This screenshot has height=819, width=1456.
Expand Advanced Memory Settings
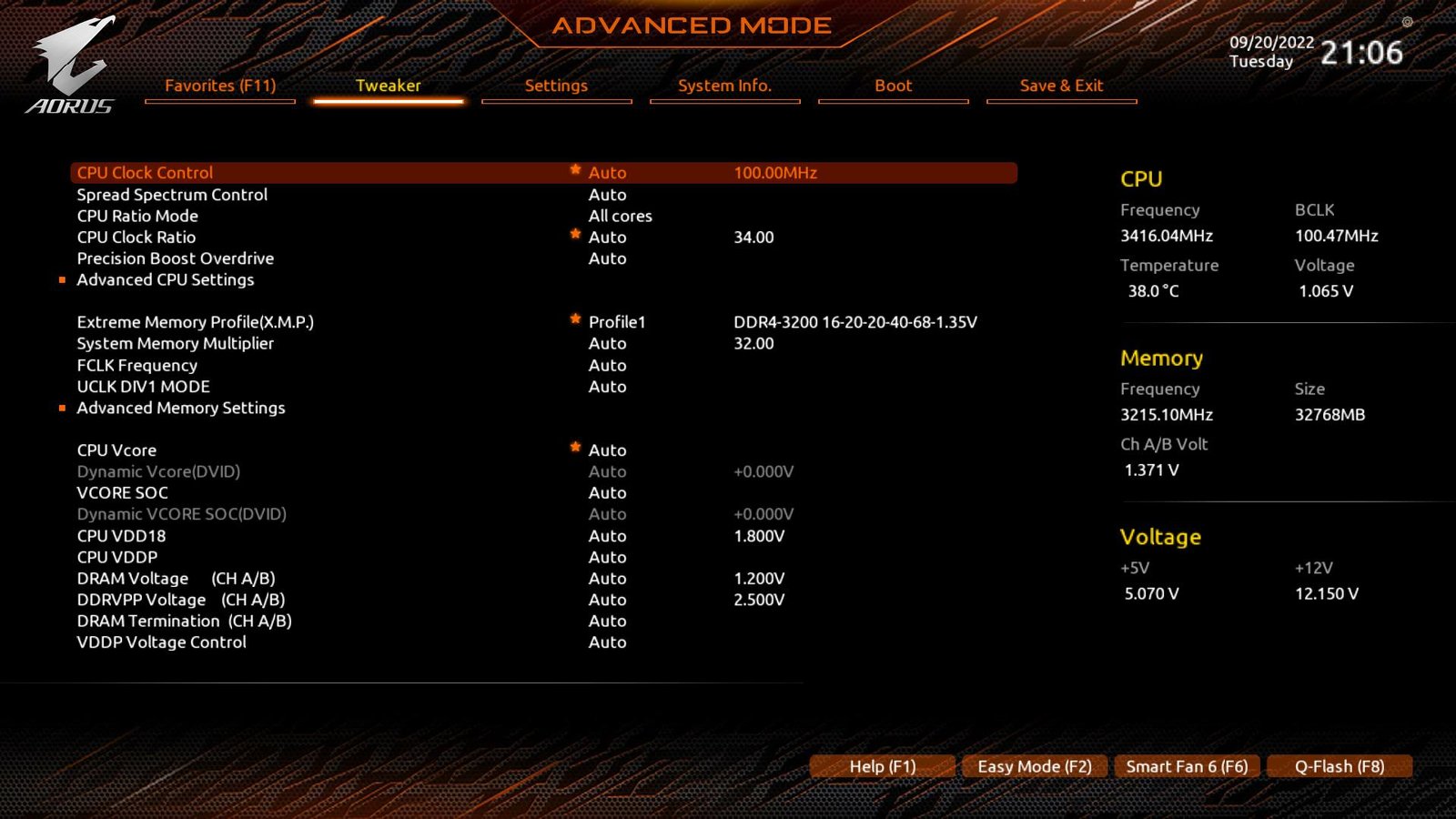pyautogui.click(x=180, y=408)
